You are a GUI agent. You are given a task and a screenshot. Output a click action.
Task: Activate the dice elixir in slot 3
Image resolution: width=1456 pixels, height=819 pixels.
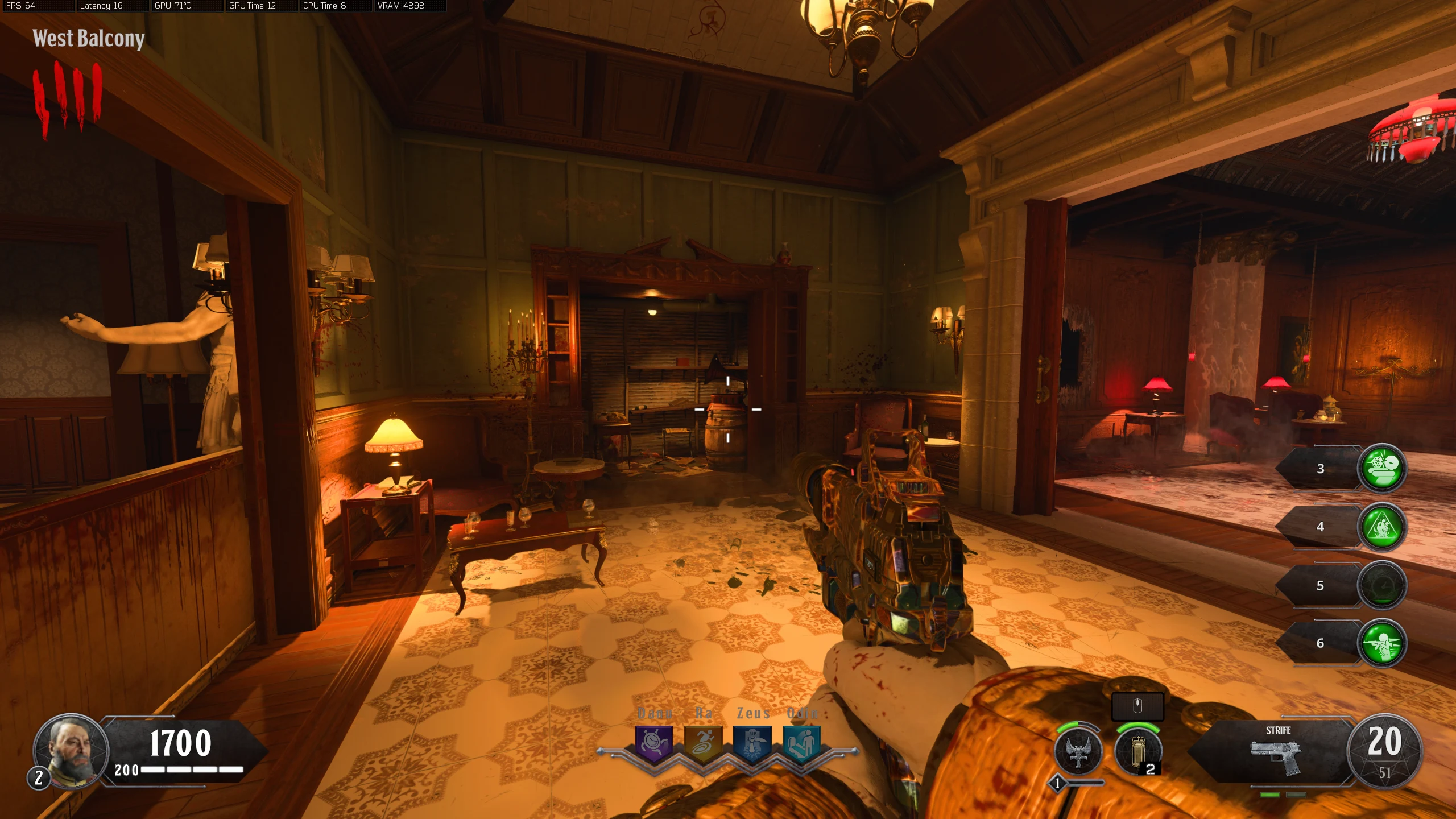[x=1382, y=468]
